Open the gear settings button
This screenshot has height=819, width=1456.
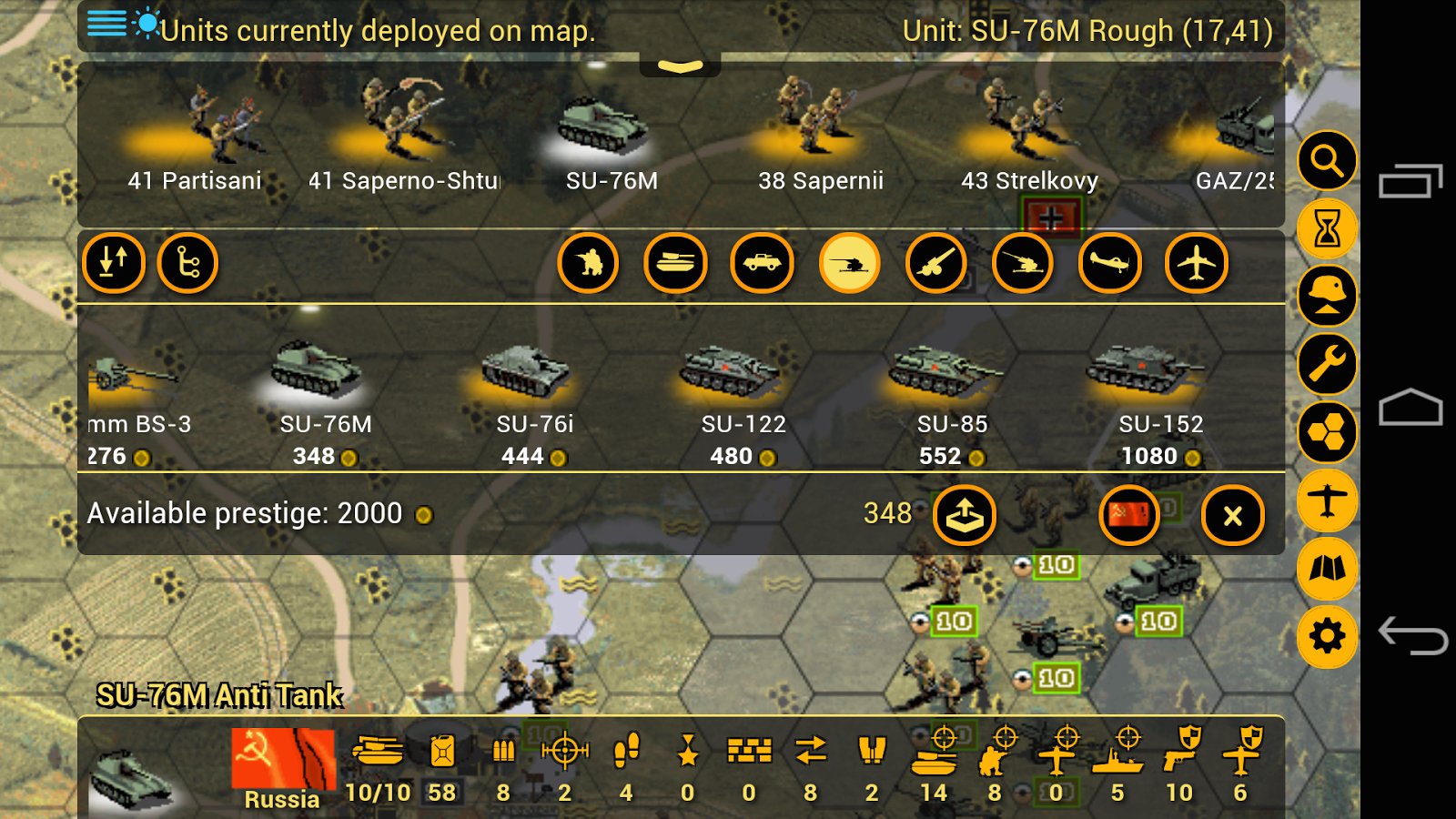(1327, 635)
